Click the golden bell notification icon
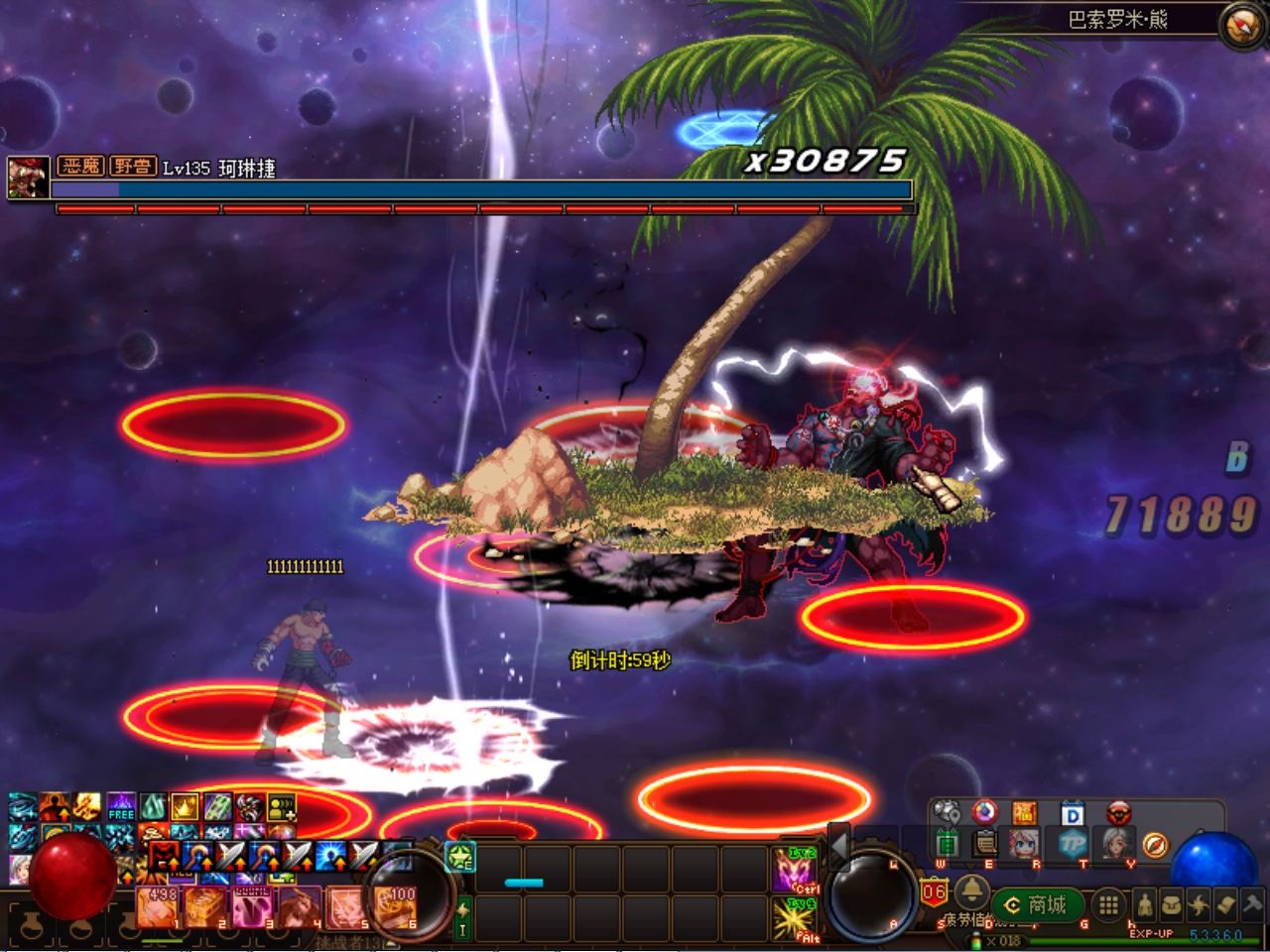Screen dimensions: 1270x952 coord(970,890)
